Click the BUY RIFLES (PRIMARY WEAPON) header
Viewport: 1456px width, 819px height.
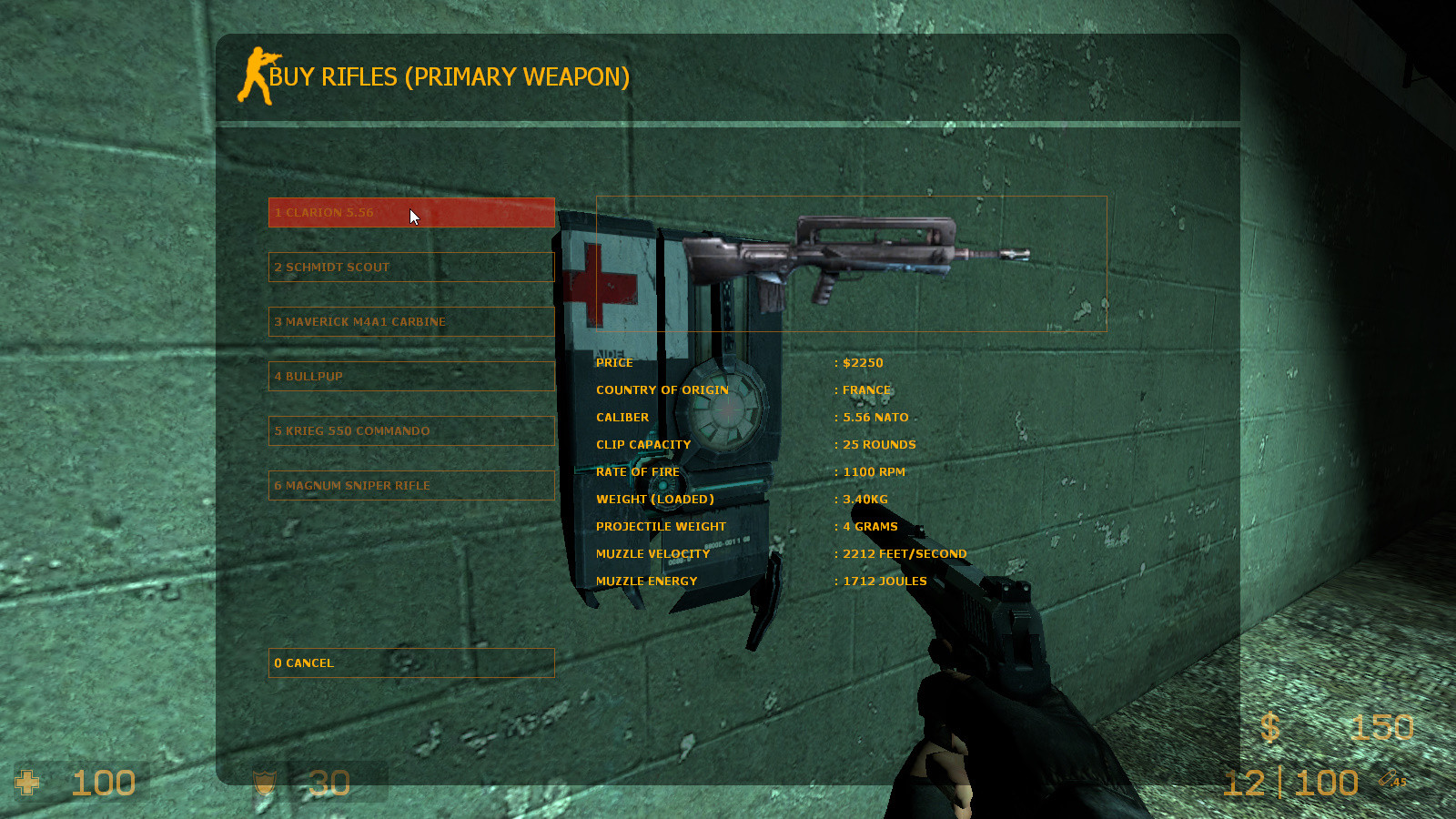point(448,77)
